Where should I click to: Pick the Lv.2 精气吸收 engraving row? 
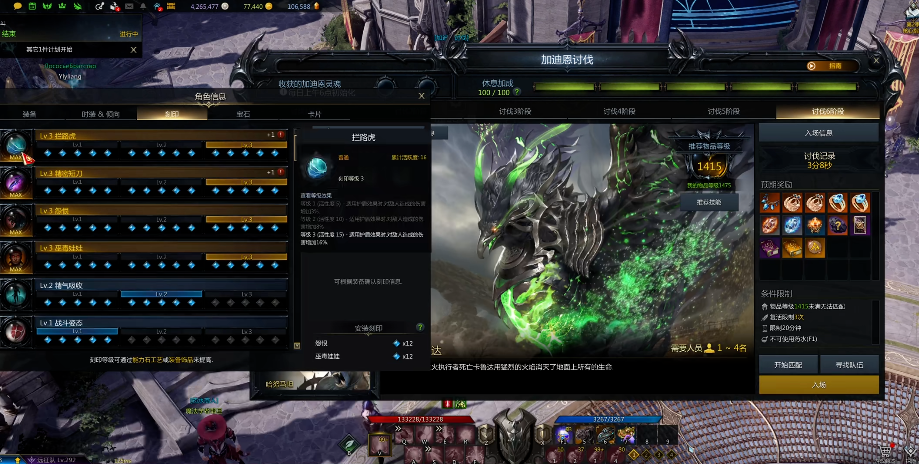[x=160, y=290]
